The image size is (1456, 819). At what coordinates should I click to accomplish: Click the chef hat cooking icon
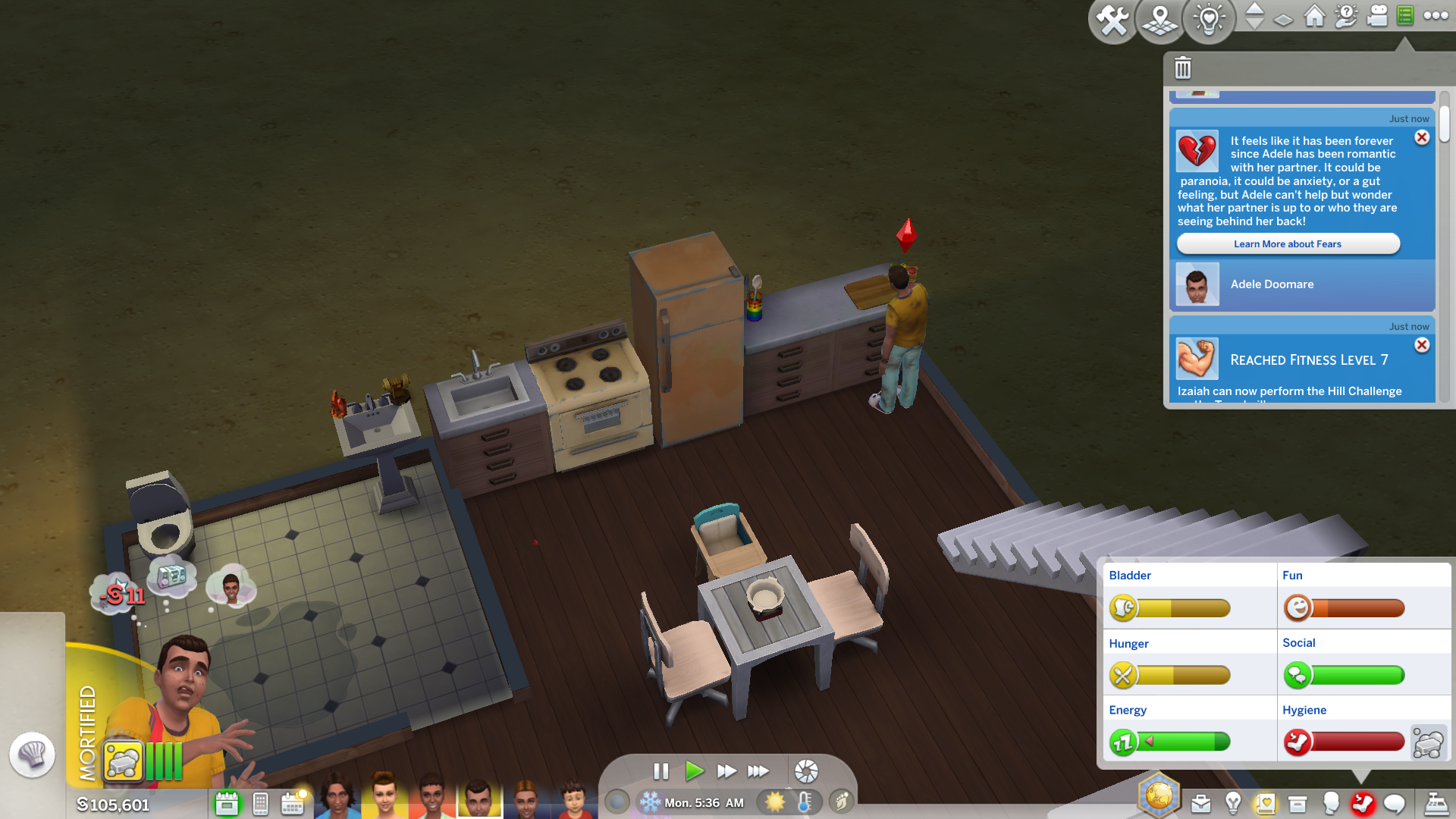(x=32, y=754)
